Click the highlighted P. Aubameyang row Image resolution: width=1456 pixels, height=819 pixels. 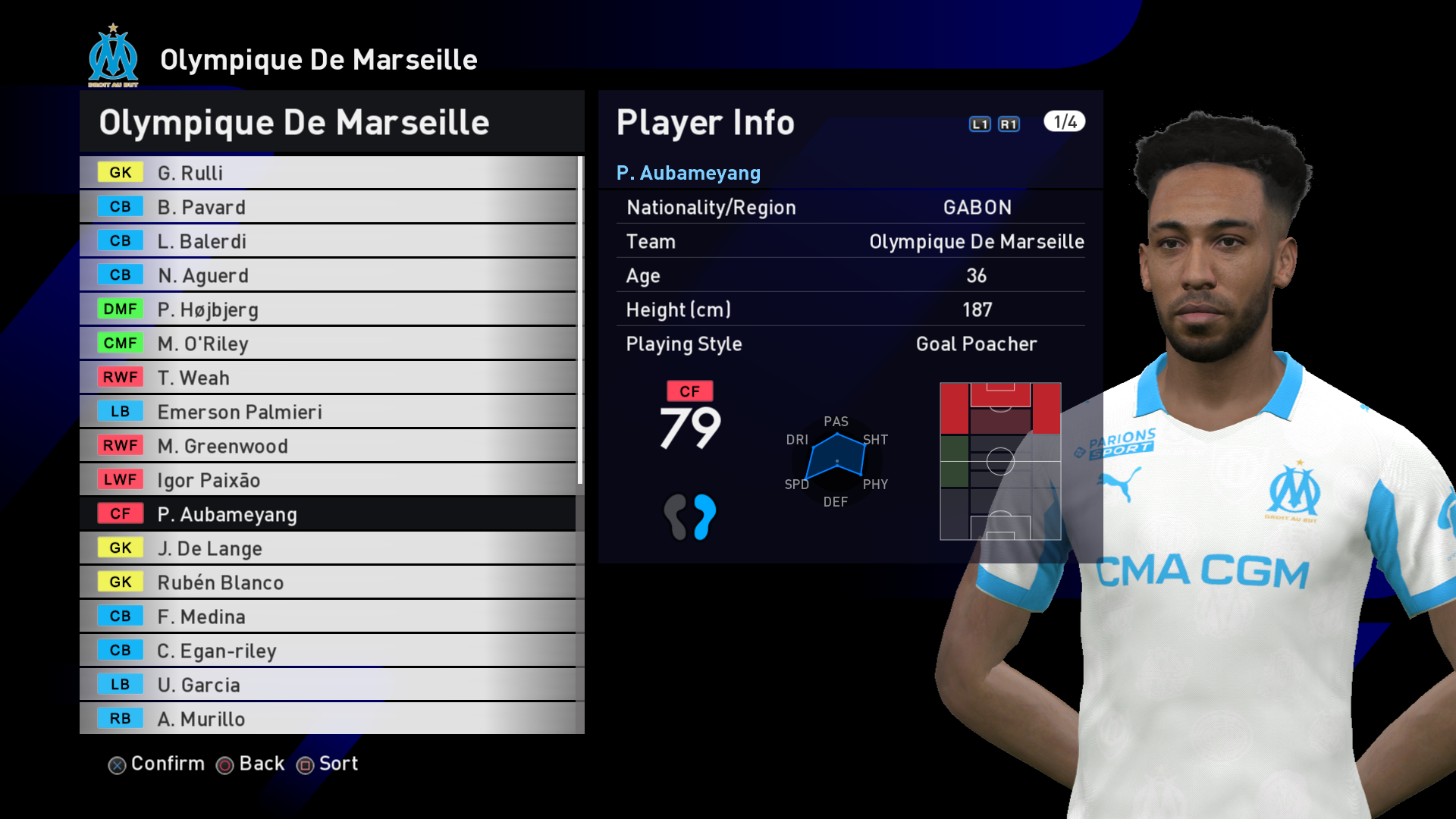(x=328, y=514)
